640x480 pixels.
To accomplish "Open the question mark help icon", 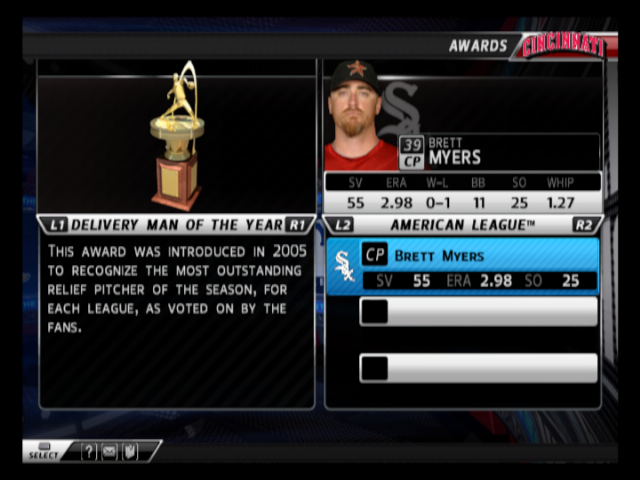I will click(89, 452).
